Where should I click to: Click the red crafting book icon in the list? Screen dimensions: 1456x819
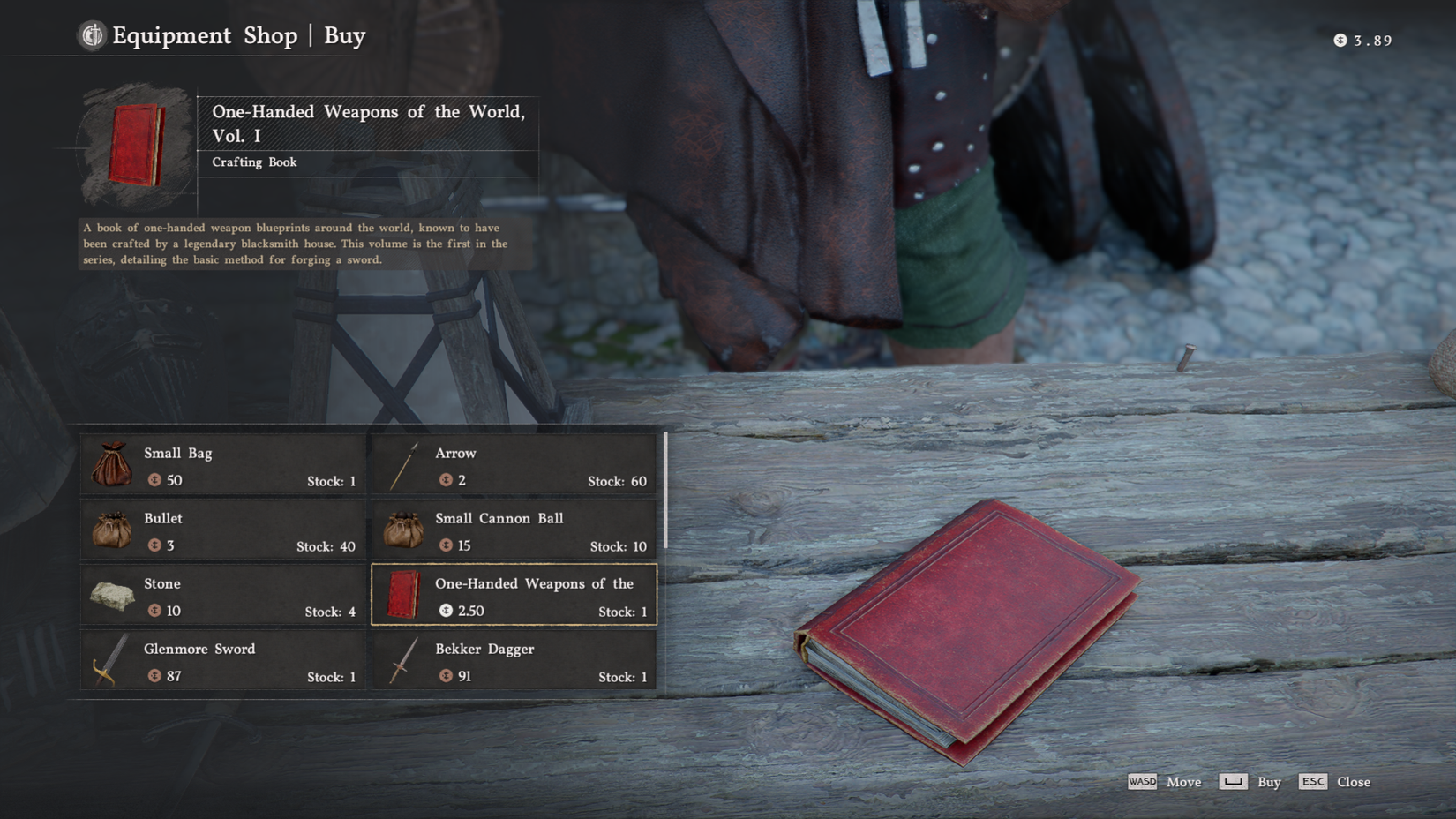point(404,596)
